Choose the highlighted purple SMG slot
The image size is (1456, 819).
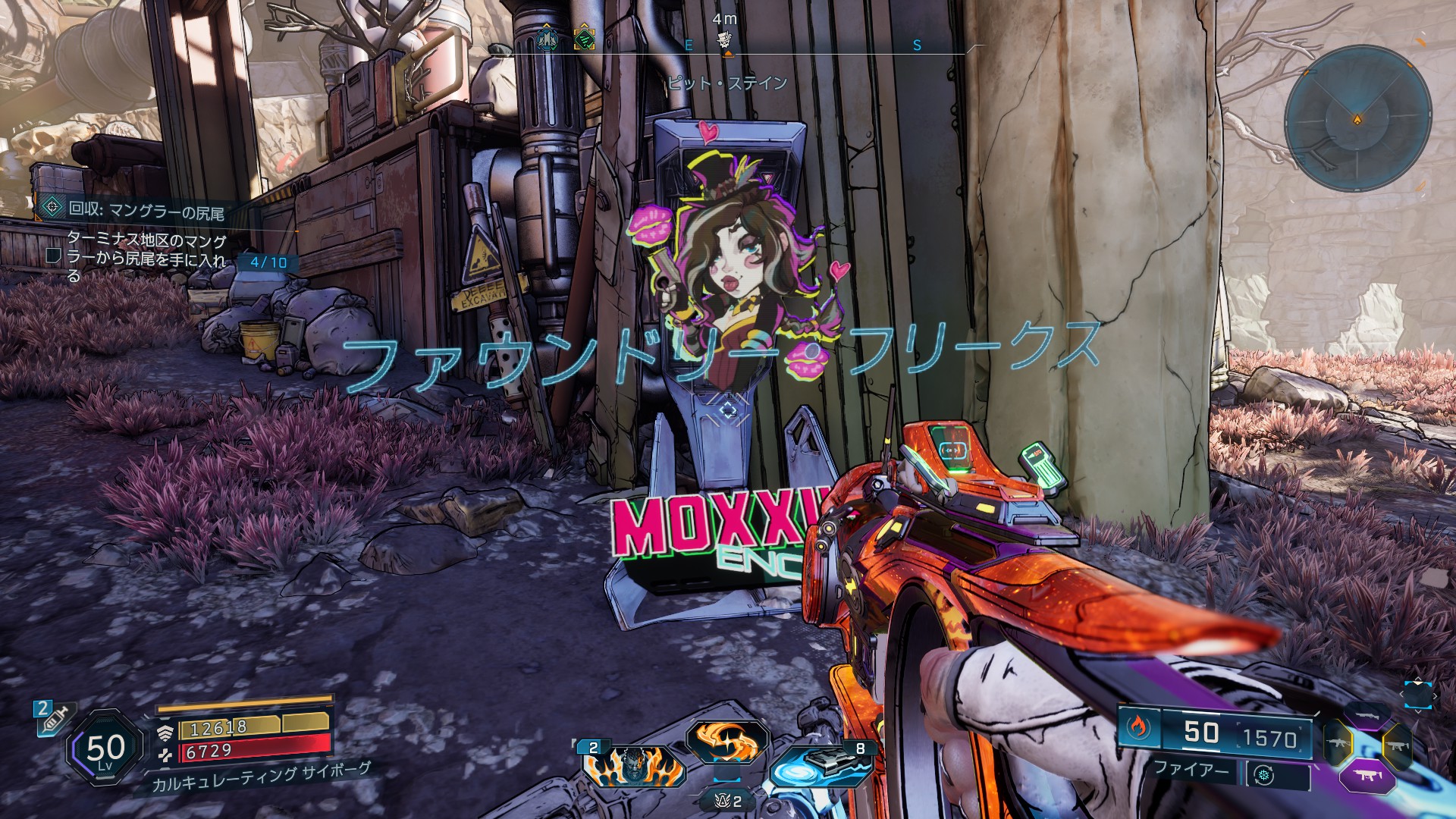(x=1367, y=775)
